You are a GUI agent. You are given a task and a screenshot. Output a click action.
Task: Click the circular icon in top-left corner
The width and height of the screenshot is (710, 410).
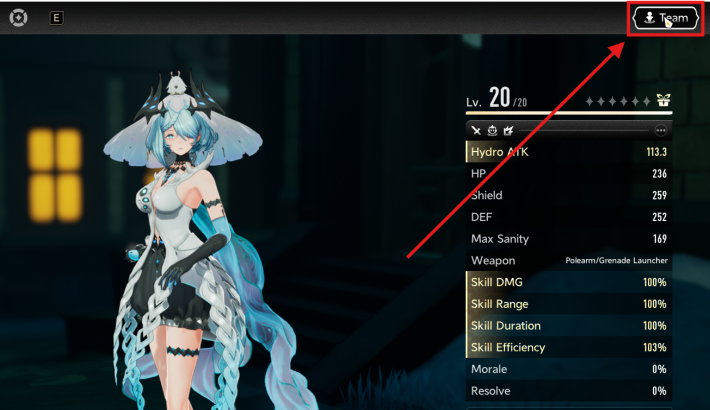[x=18, y=17]
